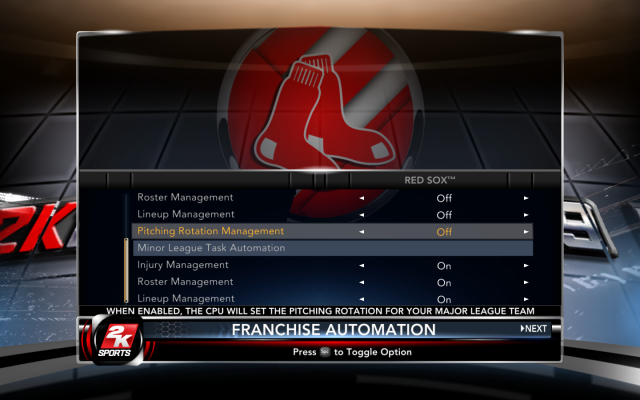The height and width of the screenshot is (400, 640).
Task: Select Lineup Management under Minor League Task Automation
Action: (186, 298)
